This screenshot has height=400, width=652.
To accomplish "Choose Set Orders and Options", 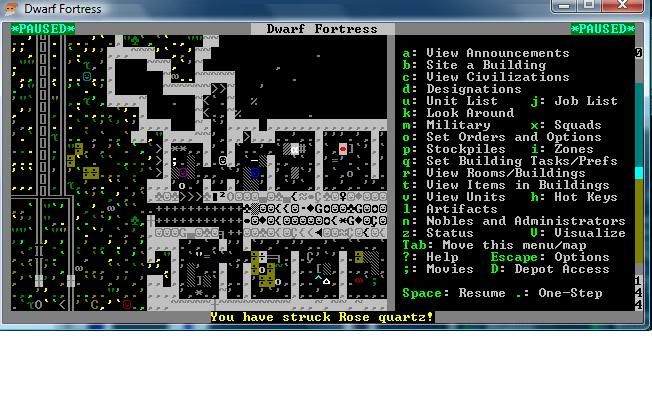I will click(513, 137).
